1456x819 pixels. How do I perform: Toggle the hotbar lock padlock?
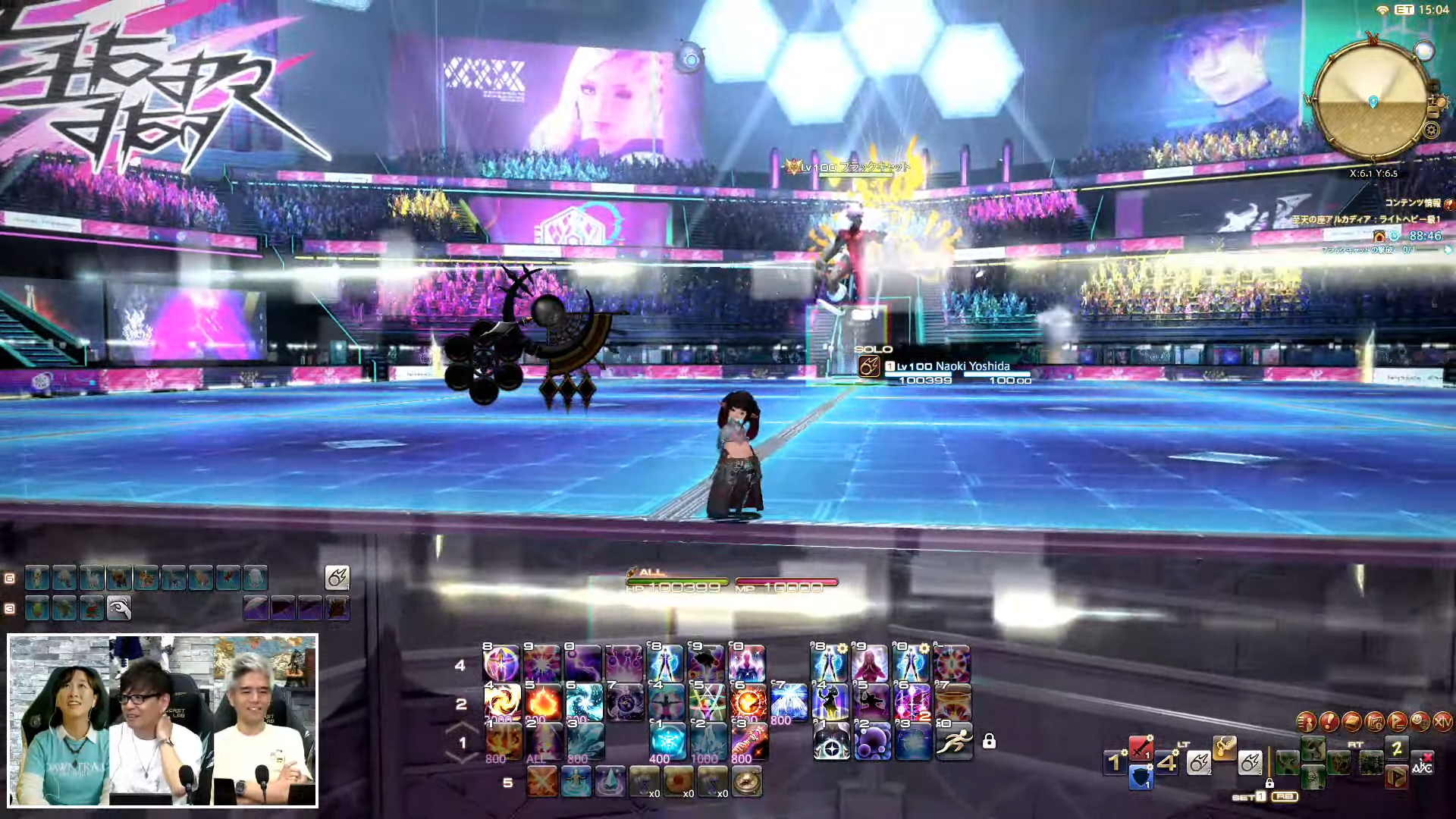click(x=989, y=741)
